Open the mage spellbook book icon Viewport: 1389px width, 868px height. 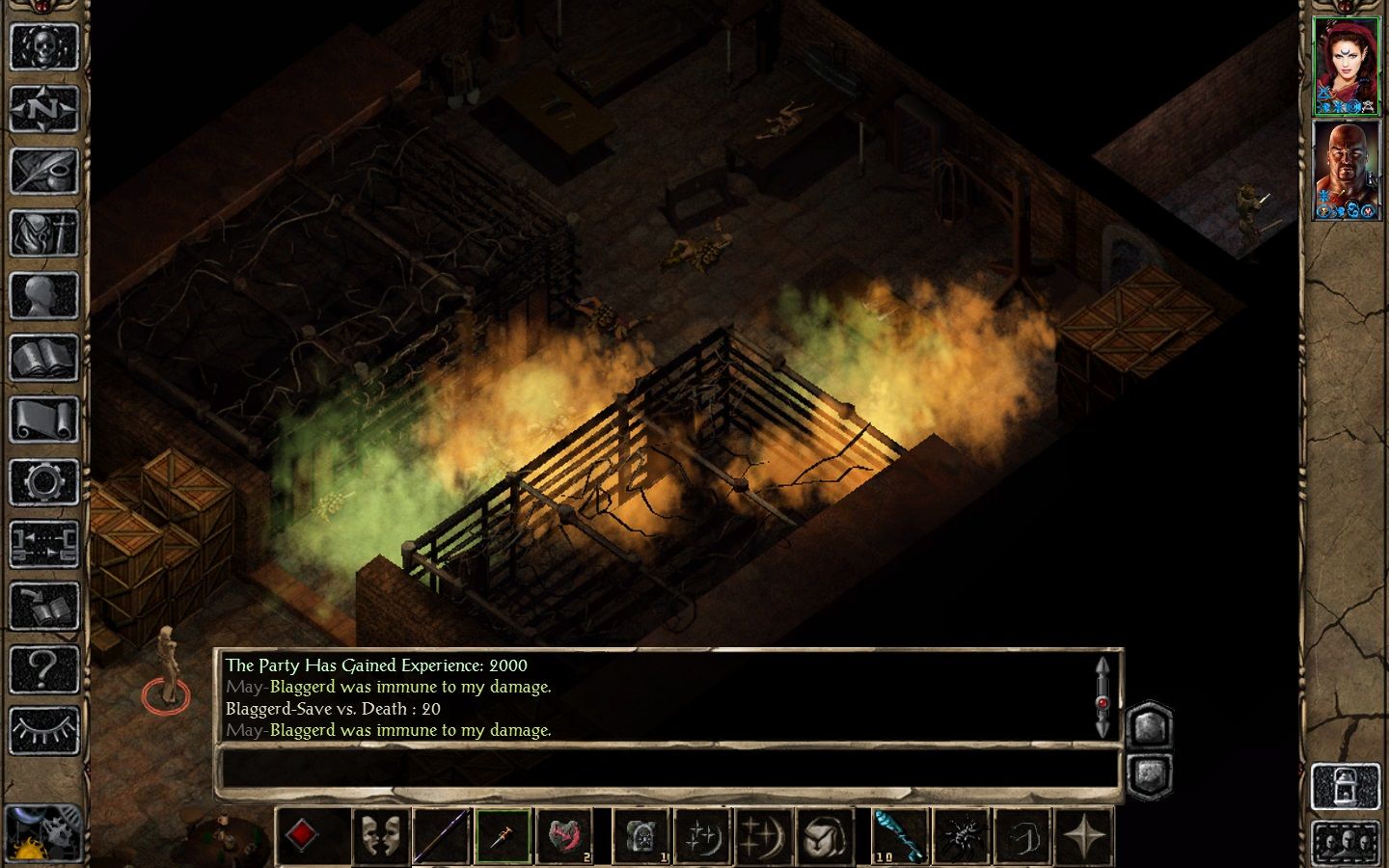tap(43, 359)
